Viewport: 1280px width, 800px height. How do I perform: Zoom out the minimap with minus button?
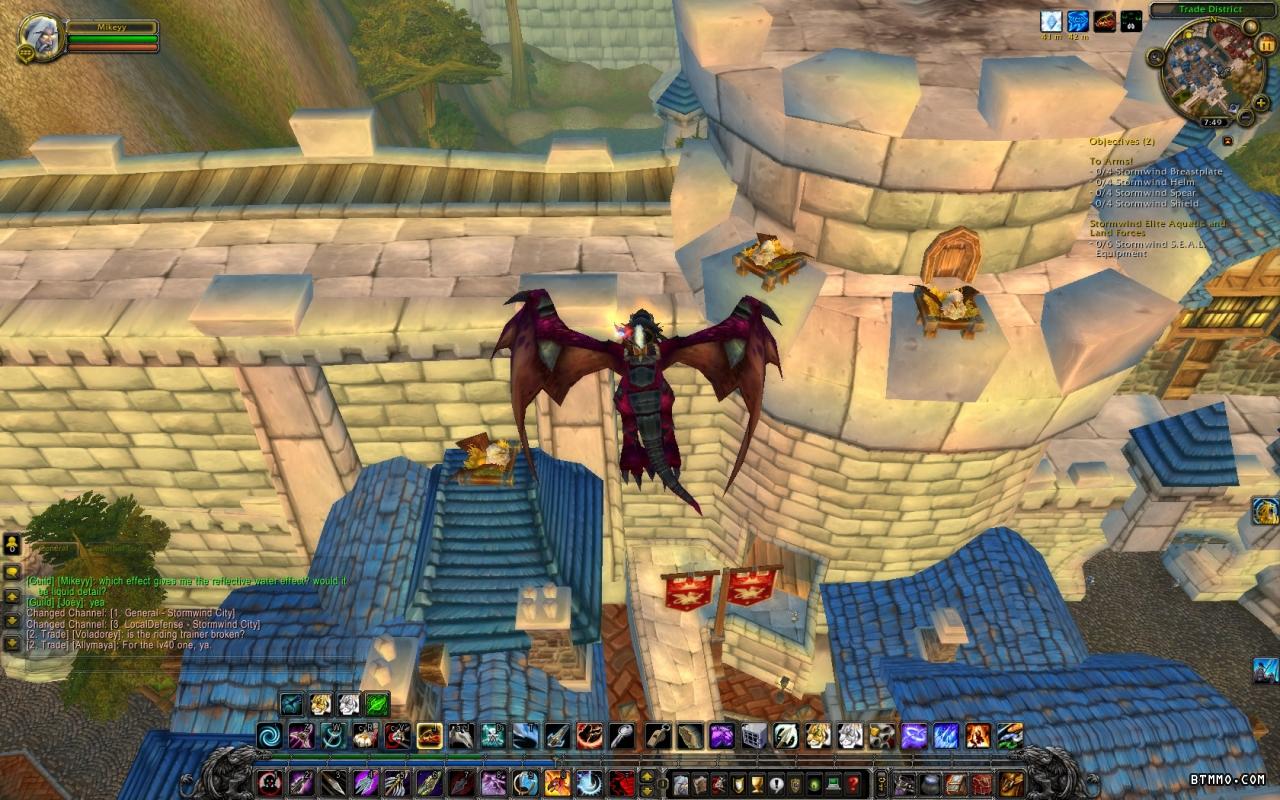coord(1245,117)
